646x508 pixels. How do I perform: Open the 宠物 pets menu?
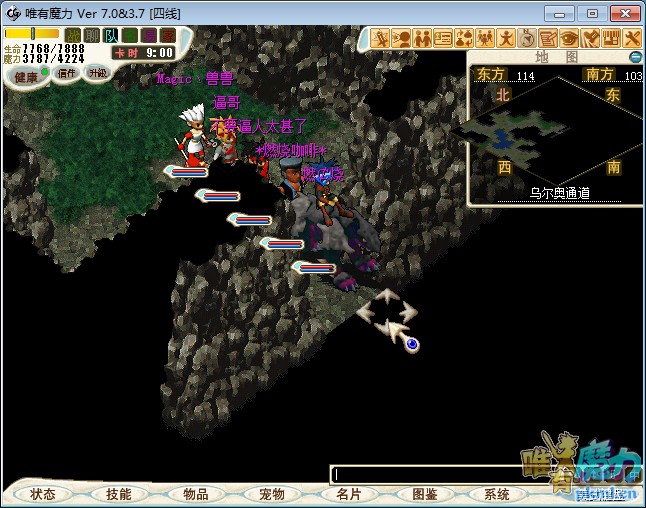click(x=271, y=494)
